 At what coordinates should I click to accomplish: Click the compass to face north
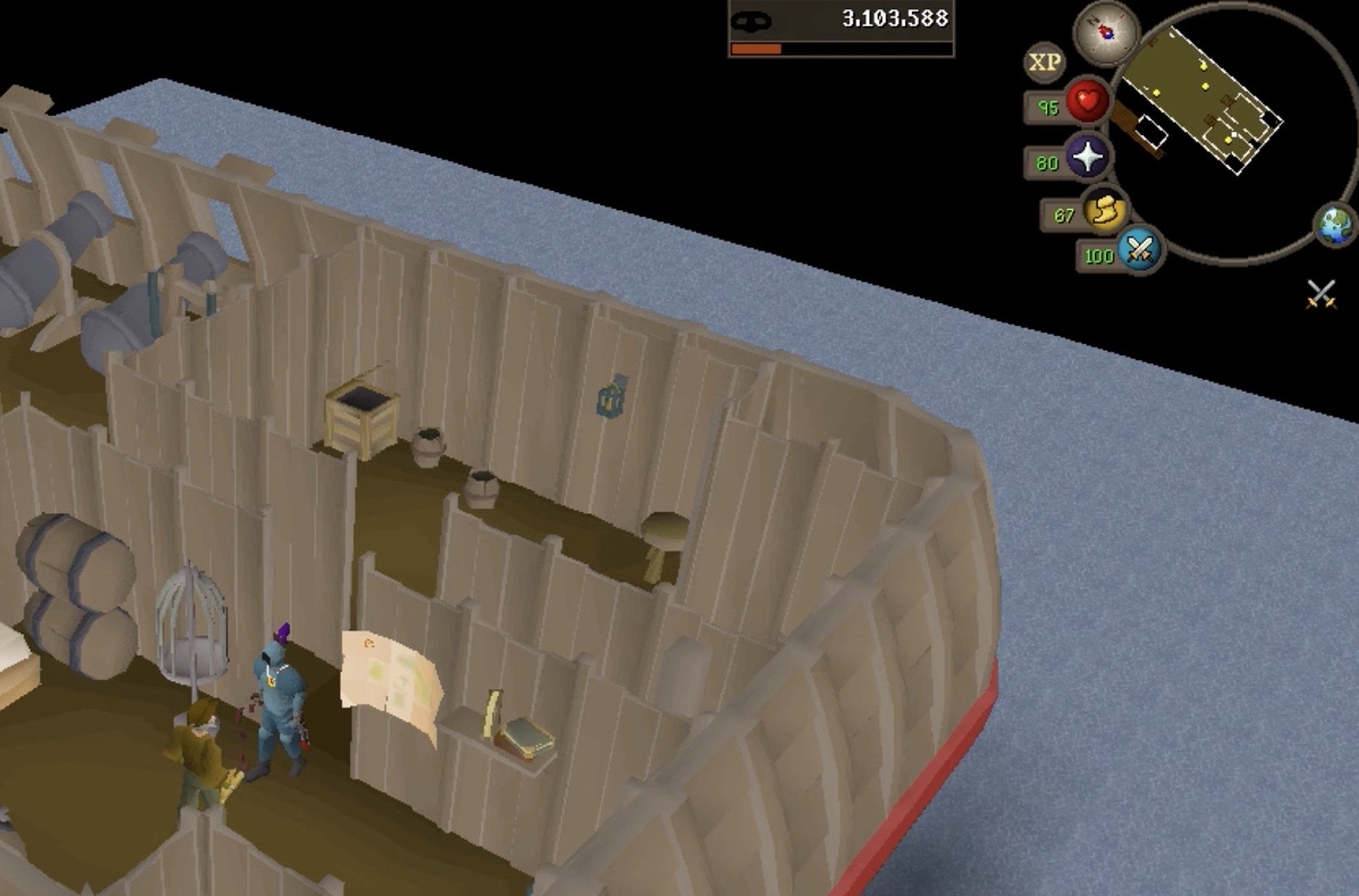point(1105,33)
